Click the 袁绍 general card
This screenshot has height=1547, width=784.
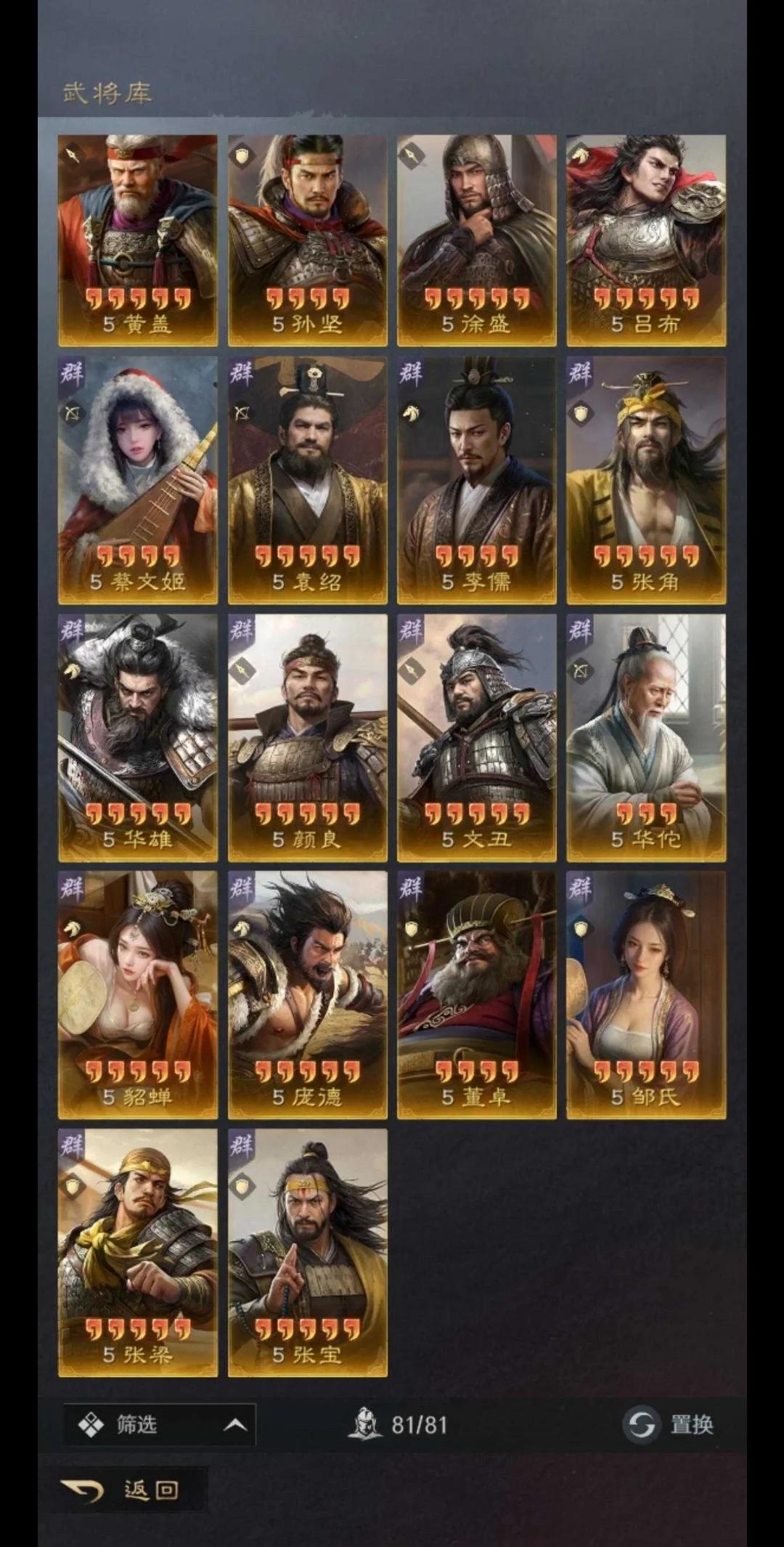click(308, 480)
